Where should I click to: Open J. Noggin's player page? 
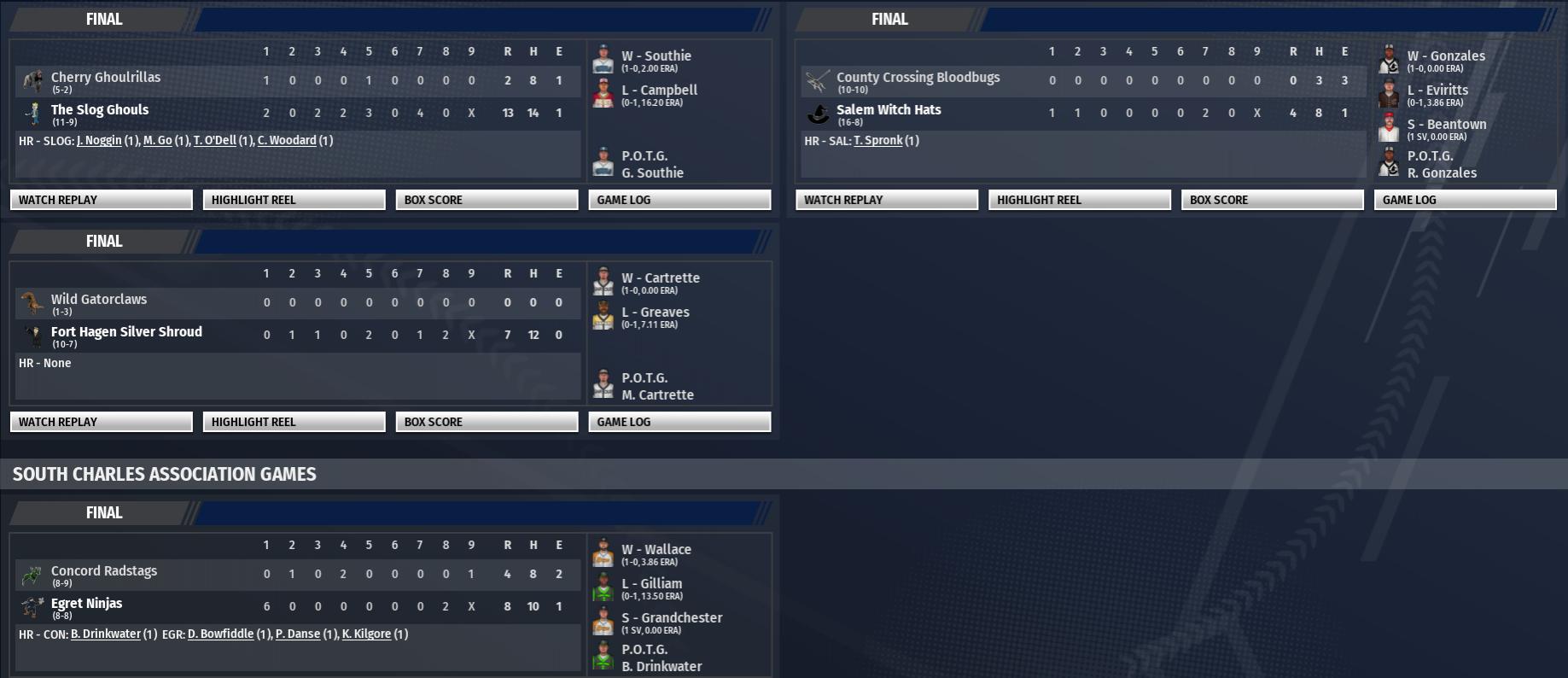click(99, 141)
